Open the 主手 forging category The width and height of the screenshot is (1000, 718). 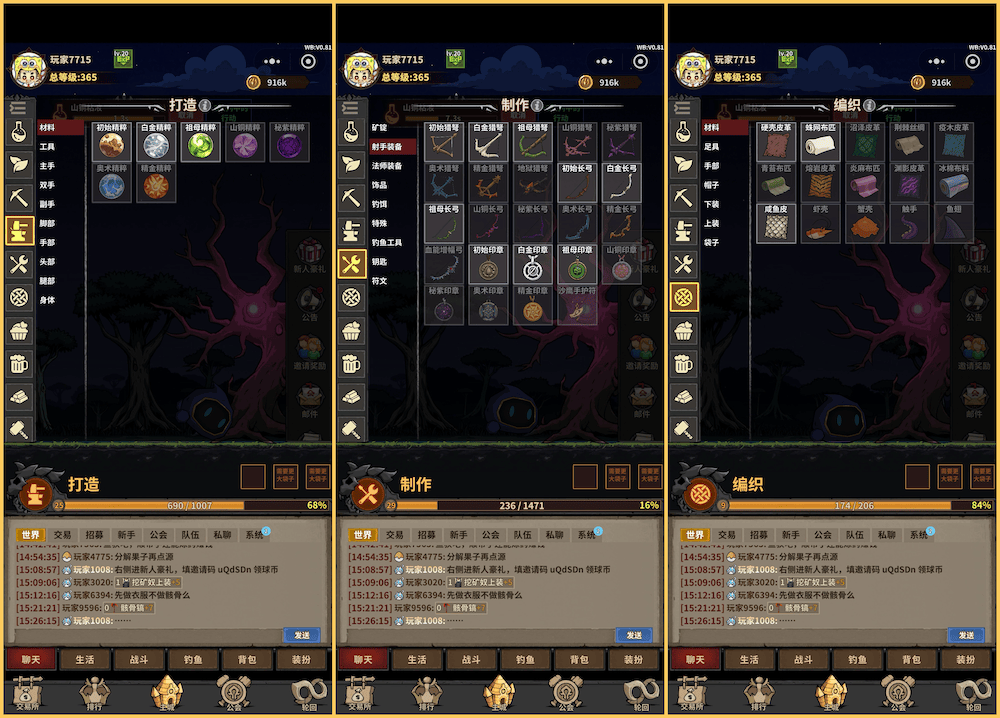pos(47,166)
